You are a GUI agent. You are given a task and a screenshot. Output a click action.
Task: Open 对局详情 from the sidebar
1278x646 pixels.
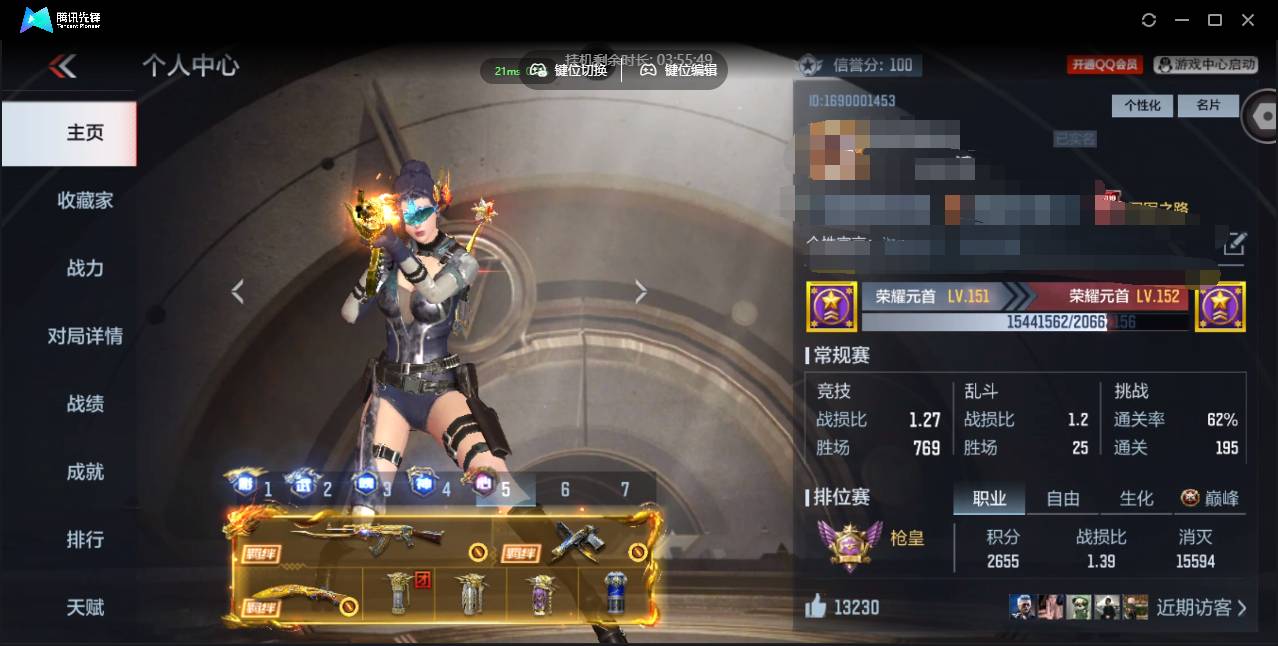pos(85,336)
